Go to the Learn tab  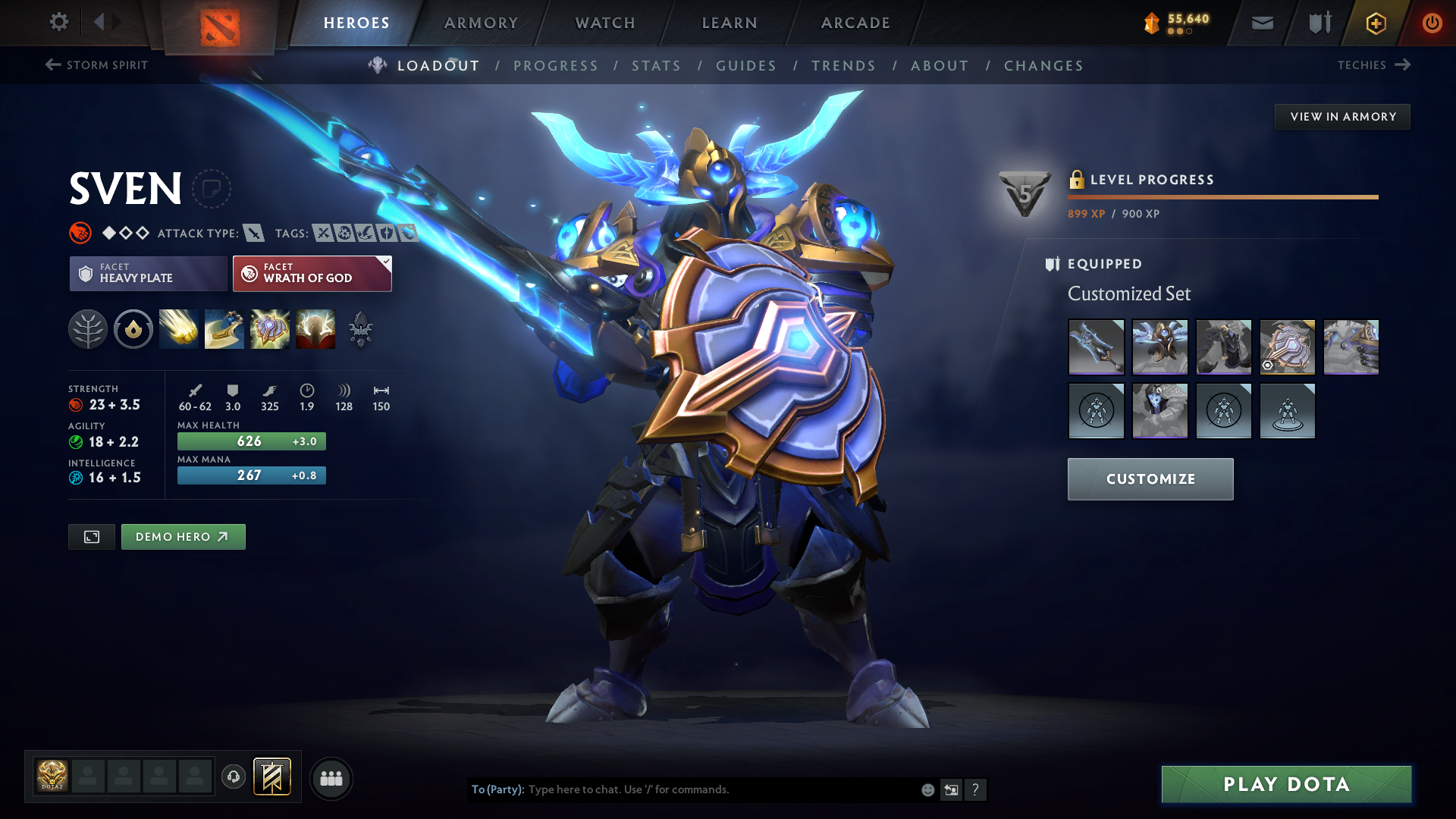click(730, 23)
